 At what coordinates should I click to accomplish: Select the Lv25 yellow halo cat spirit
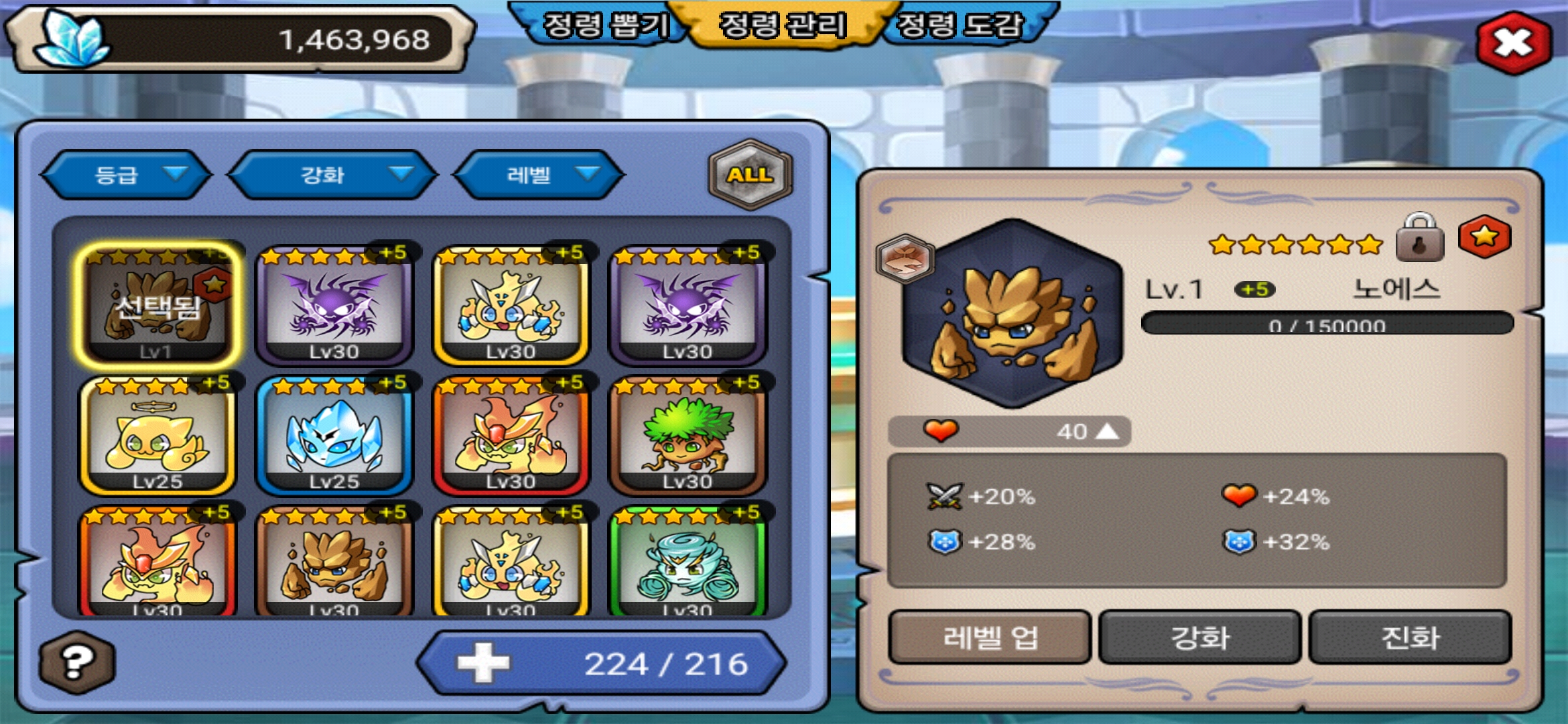pos(157,436)
